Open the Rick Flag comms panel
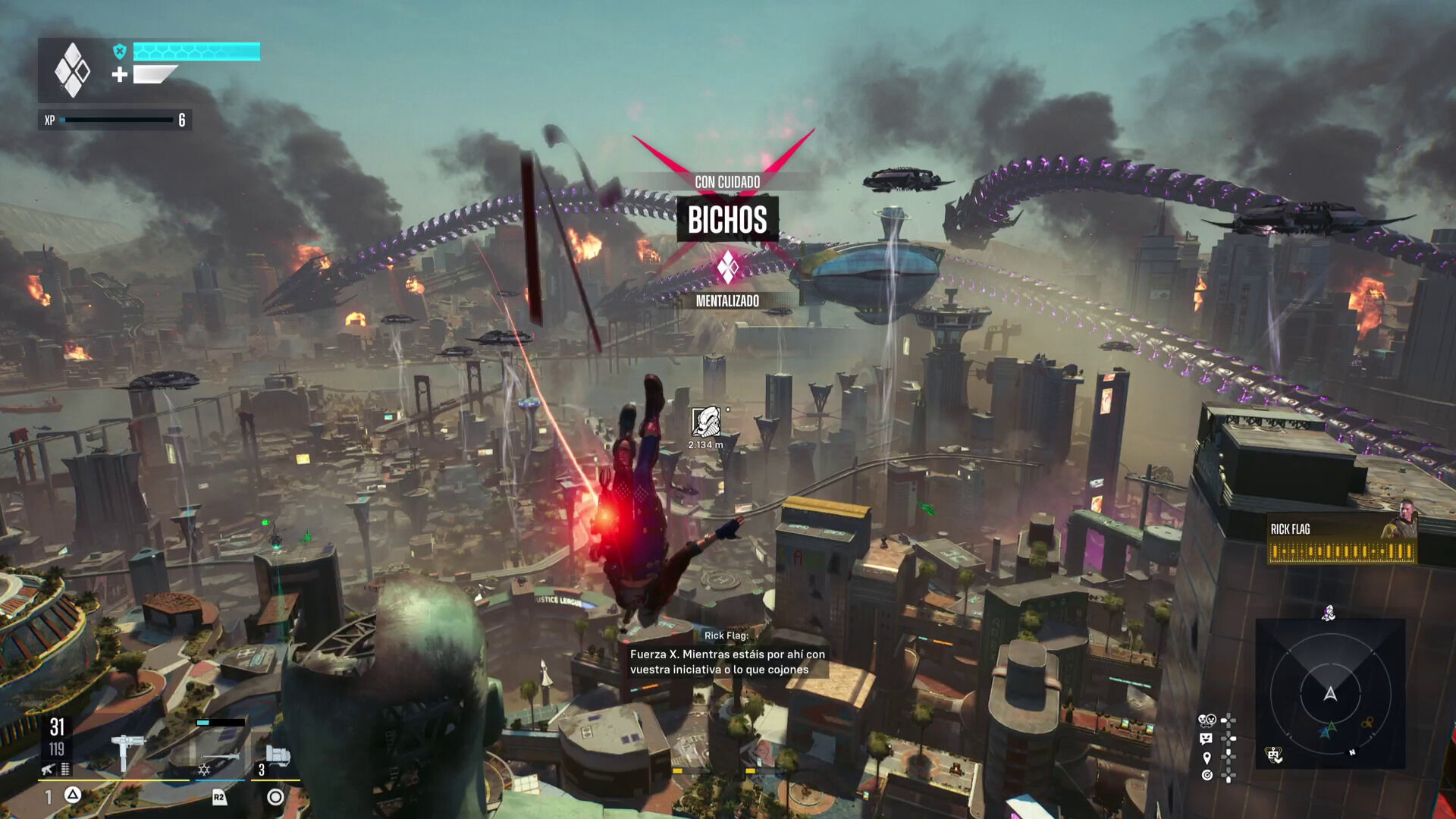The image size is (1456, 819). click(x=1341, y=540)
